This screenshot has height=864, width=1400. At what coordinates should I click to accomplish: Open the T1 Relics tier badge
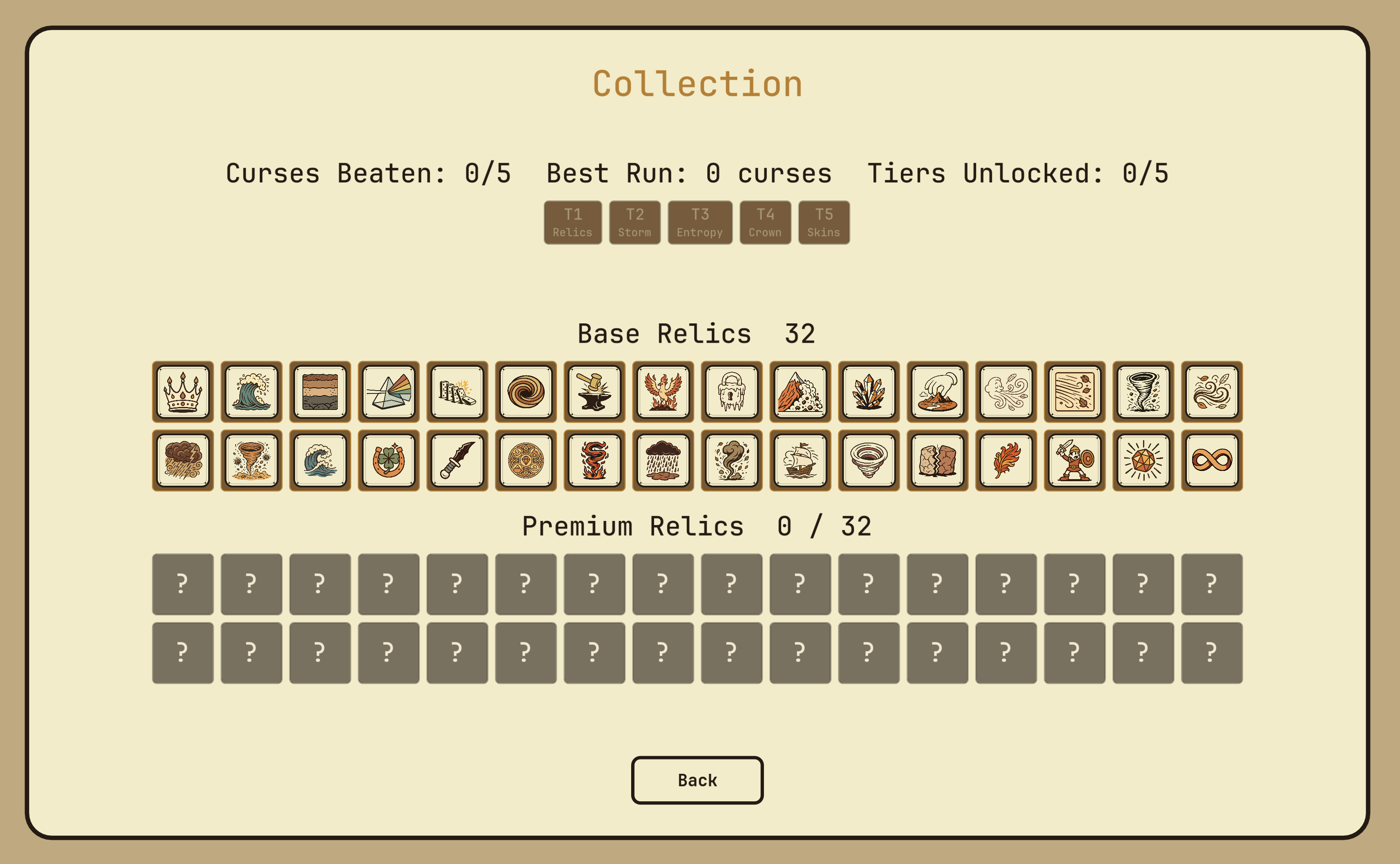tap(573, 222)
